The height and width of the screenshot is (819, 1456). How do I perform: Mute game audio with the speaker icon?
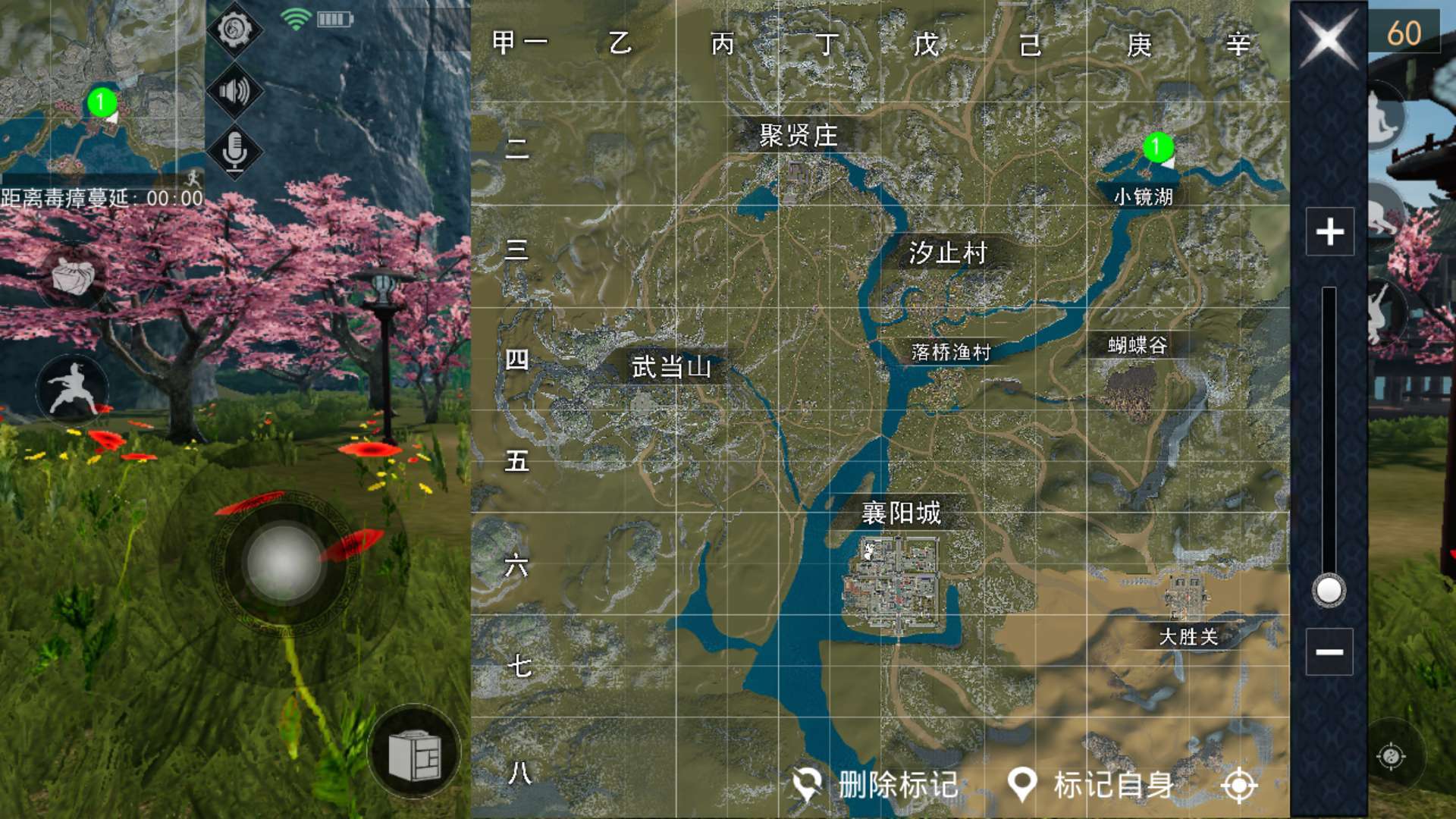236,93
